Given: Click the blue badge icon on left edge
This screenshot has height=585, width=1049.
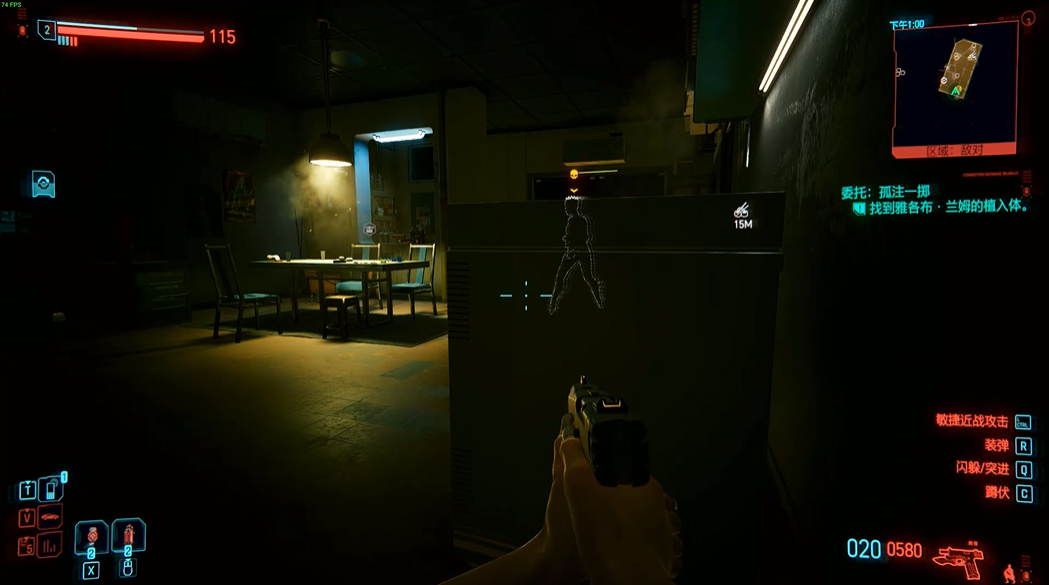Looking at the screenshot, I should tap(43, 184).
